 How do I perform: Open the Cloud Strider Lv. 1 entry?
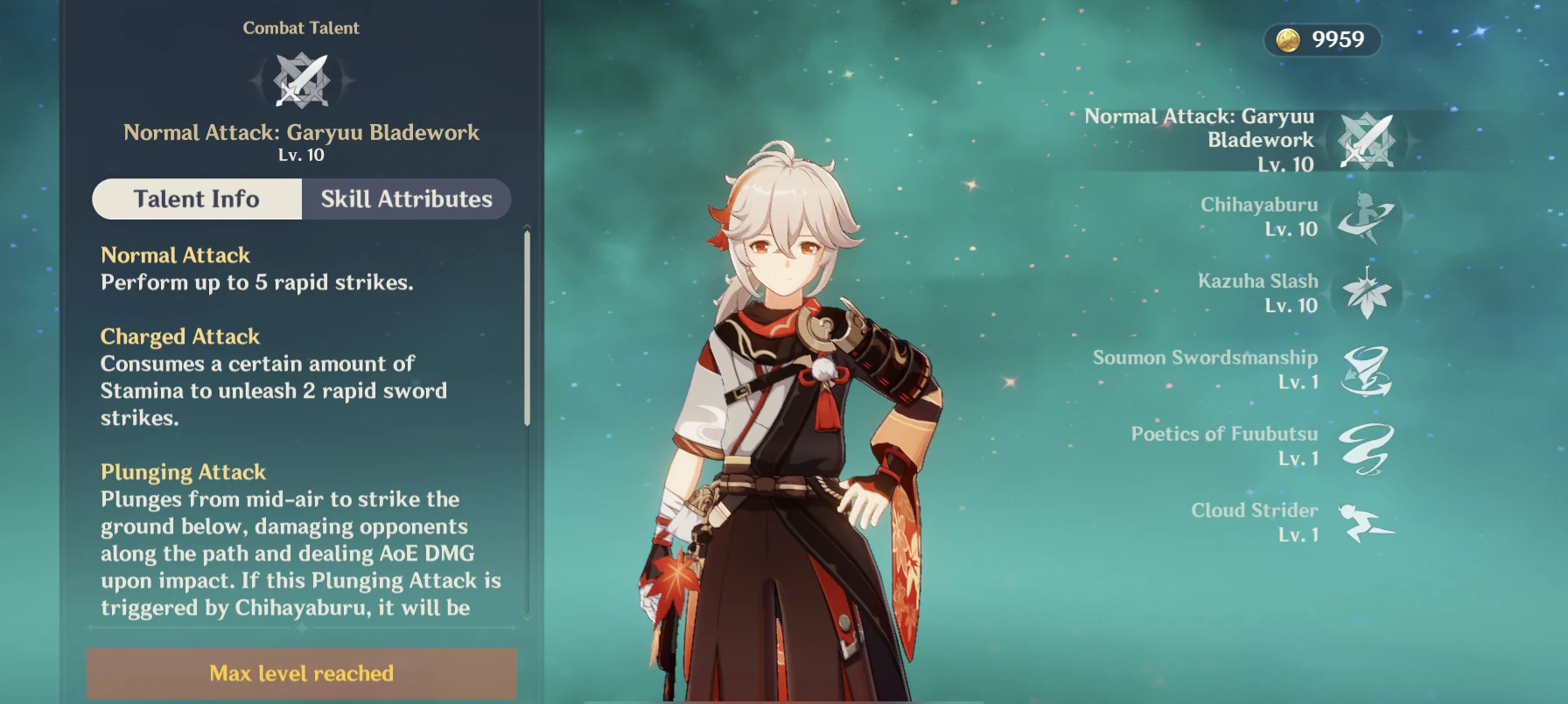(x=1254, y=522)
